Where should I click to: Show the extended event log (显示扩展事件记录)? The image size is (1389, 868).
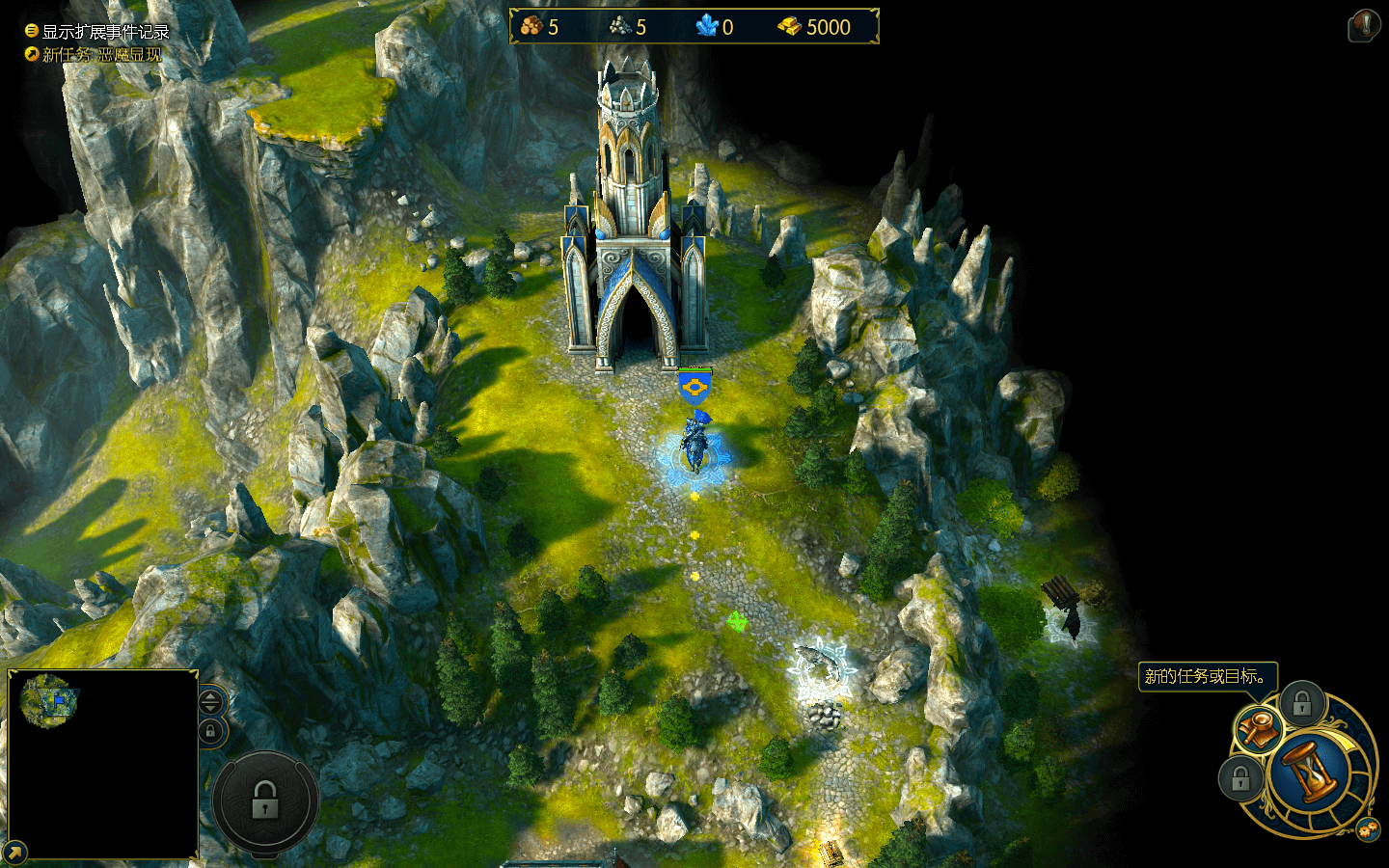pos(96,32)
